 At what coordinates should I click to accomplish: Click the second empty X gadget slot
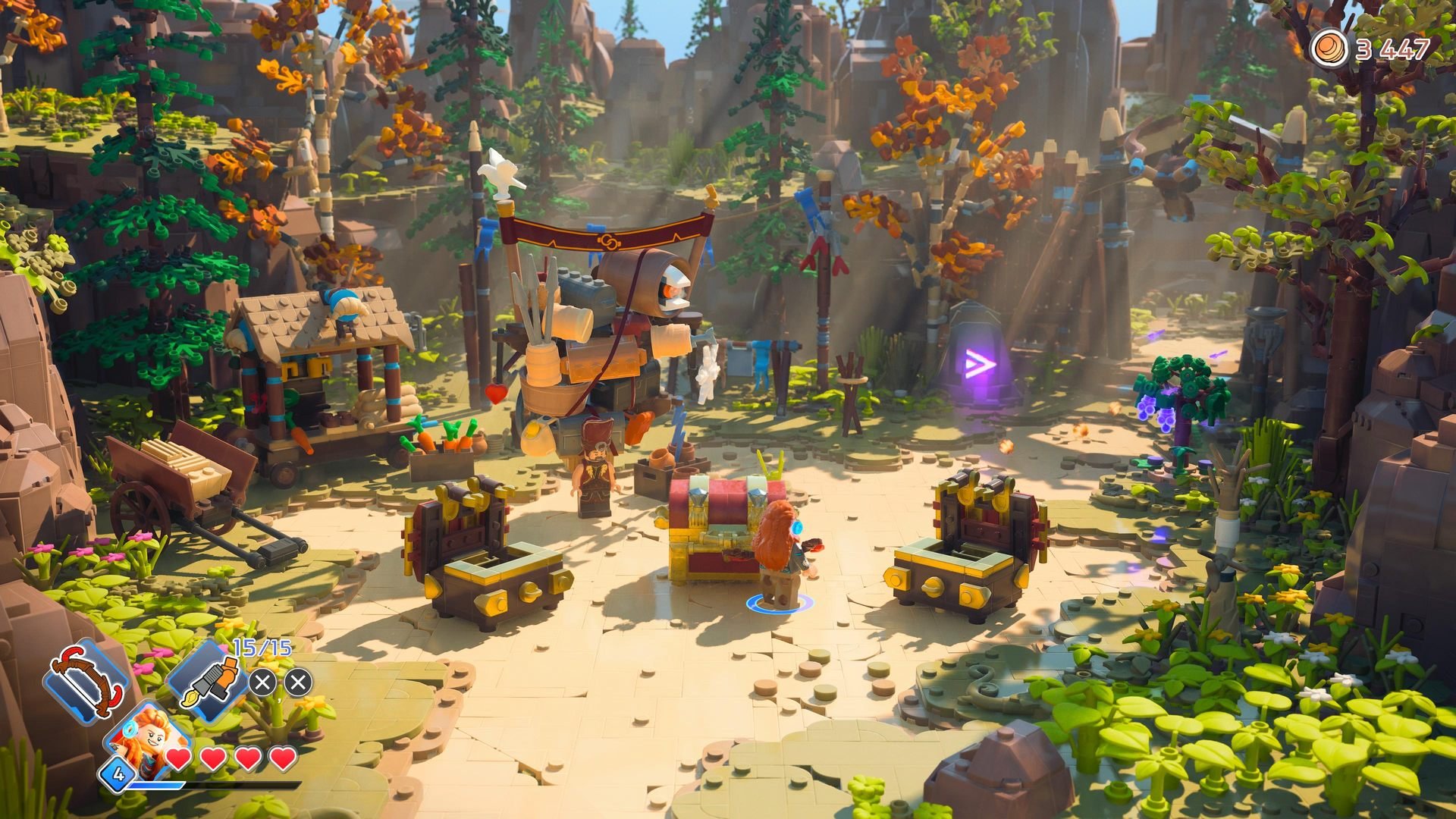(300, 682)
